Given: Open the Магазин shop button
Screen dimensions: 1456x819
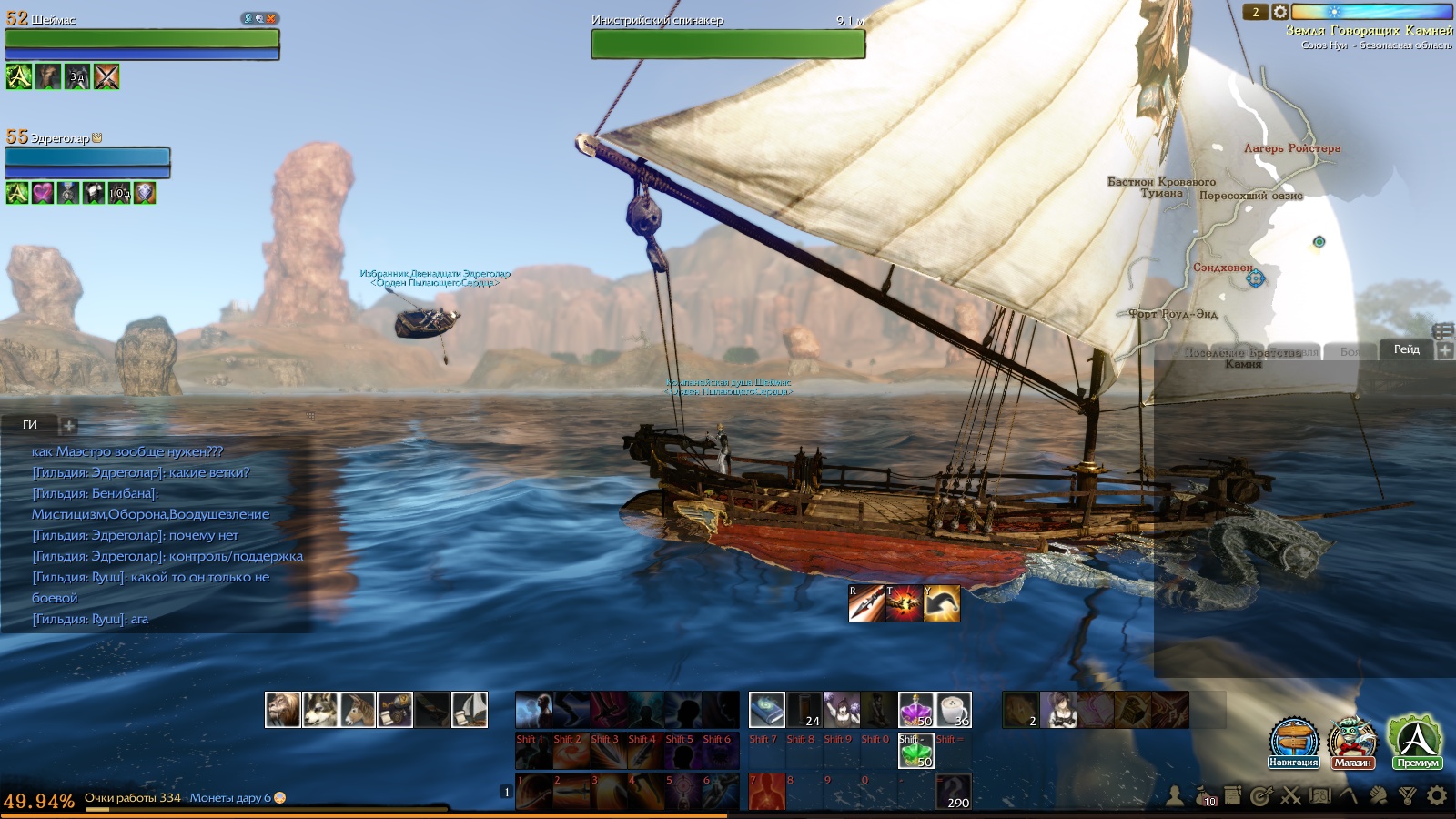Looking at the screenshot, I should (1352, 741).
